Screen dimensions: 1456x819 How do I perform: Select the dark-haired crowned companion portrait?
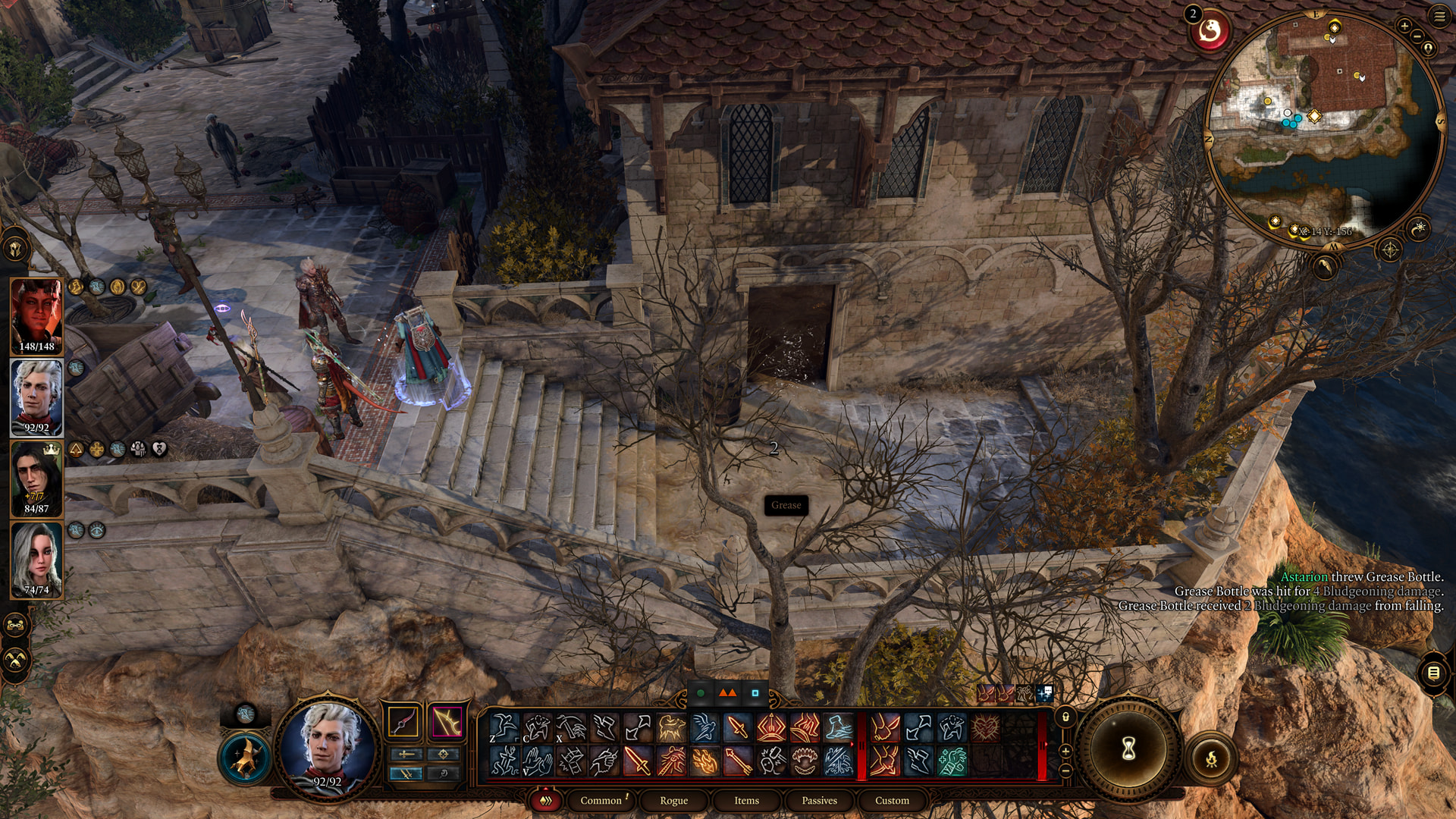[x=36, y=478]
